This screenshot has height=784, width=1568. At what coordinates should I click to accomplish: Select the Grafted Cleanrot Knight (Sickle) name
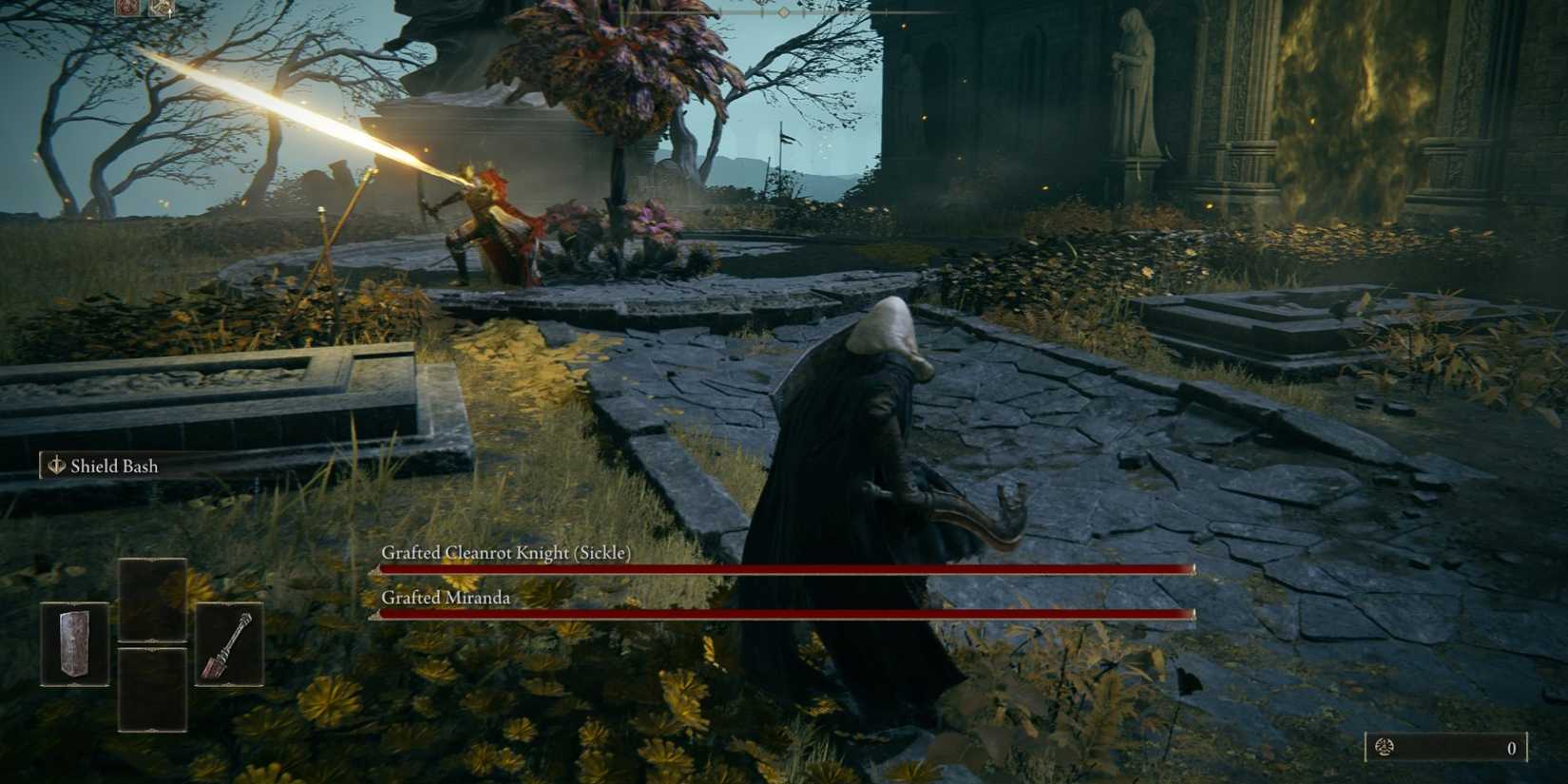507,551
